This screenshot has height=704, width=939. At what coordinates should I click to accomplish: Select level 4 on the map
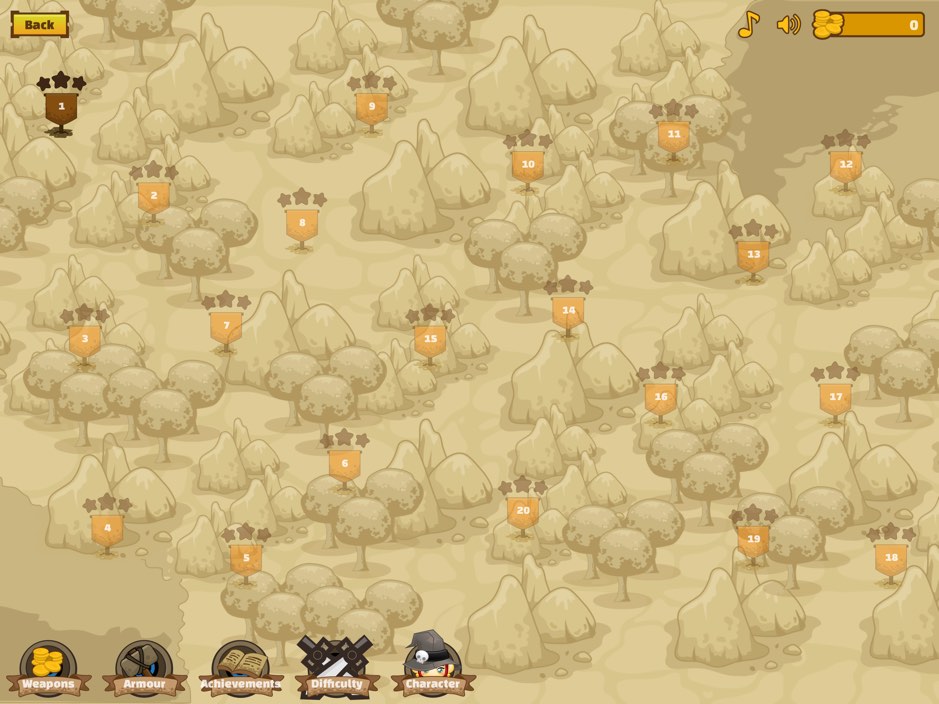[107, 528]
